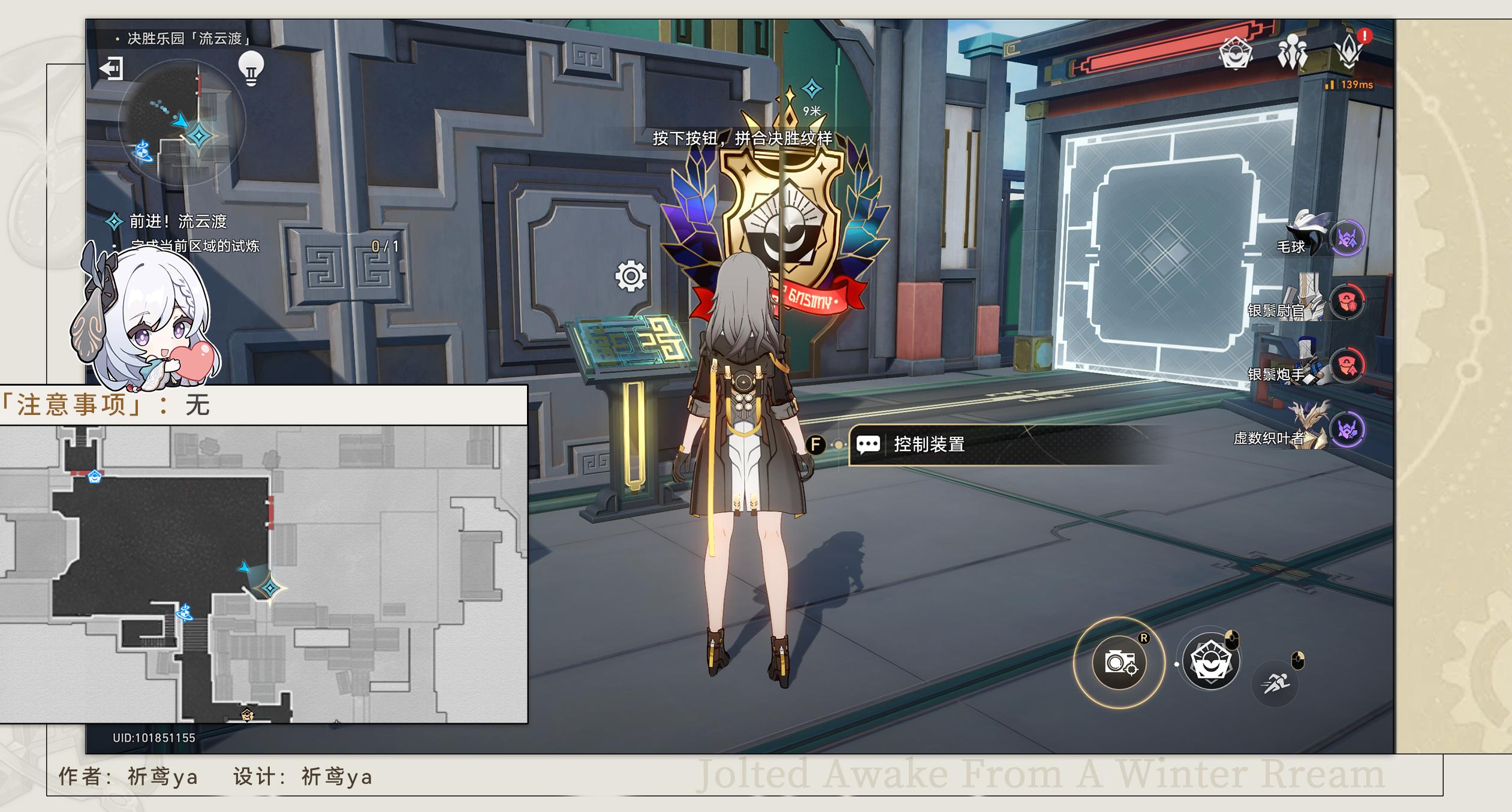Click the white gear icon on the wall
Image resolution: width=1512 pixels, height=812 pixels.
(631, 276)
